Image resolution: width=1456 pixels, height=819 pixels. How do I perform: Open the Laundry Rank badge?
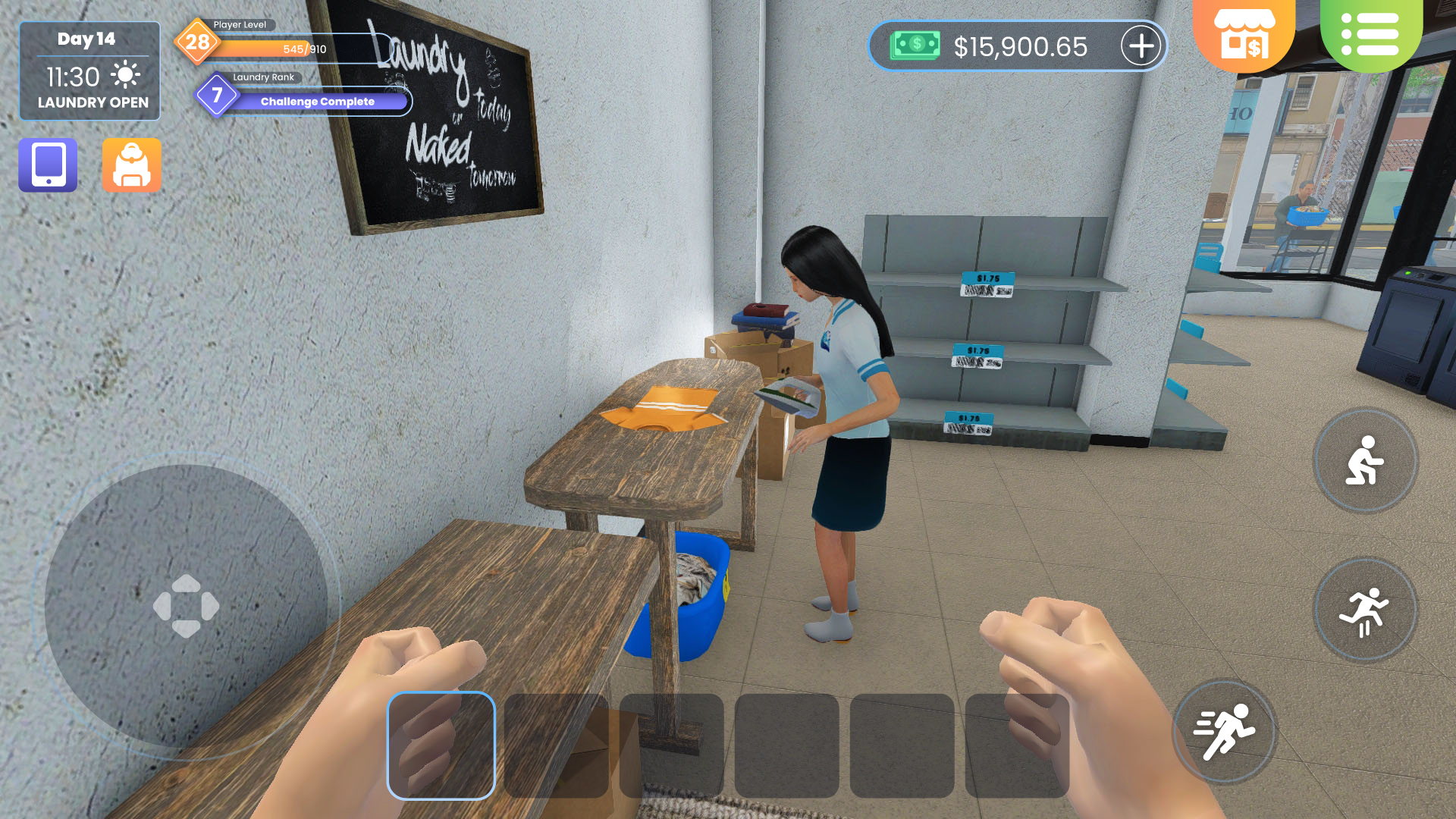coord(216,94)
